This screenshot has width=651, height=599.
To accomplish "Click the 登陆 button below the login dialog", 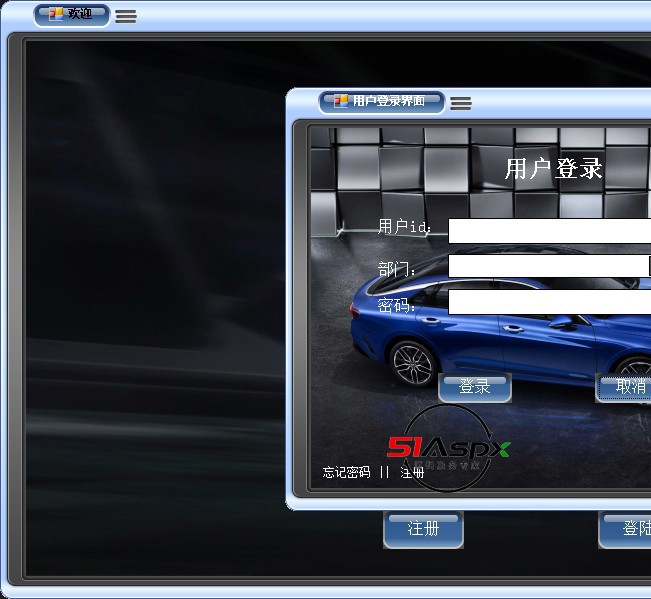I will pos(630,529).
